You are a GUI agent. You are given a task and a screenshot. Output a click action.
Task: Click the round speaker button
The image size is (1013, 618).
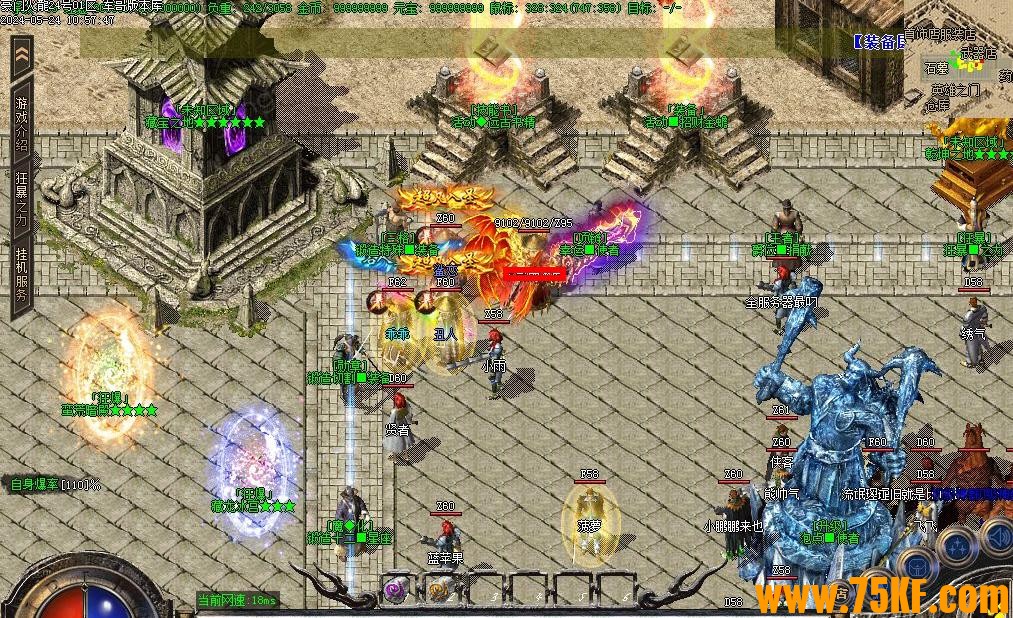(997, 538)
